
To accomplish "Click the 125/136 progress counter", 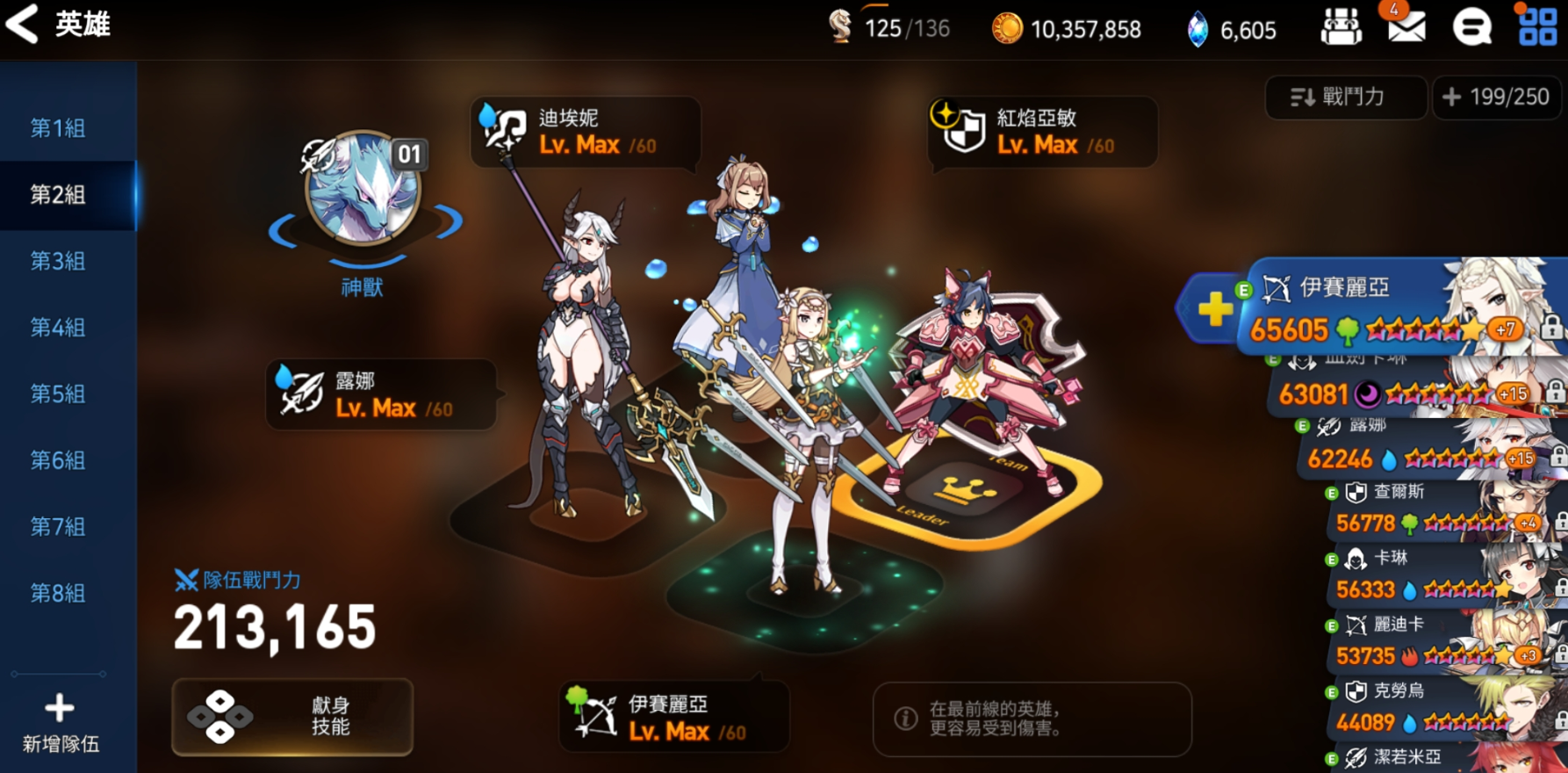I will pyautogui.click(x=889, y=28).
